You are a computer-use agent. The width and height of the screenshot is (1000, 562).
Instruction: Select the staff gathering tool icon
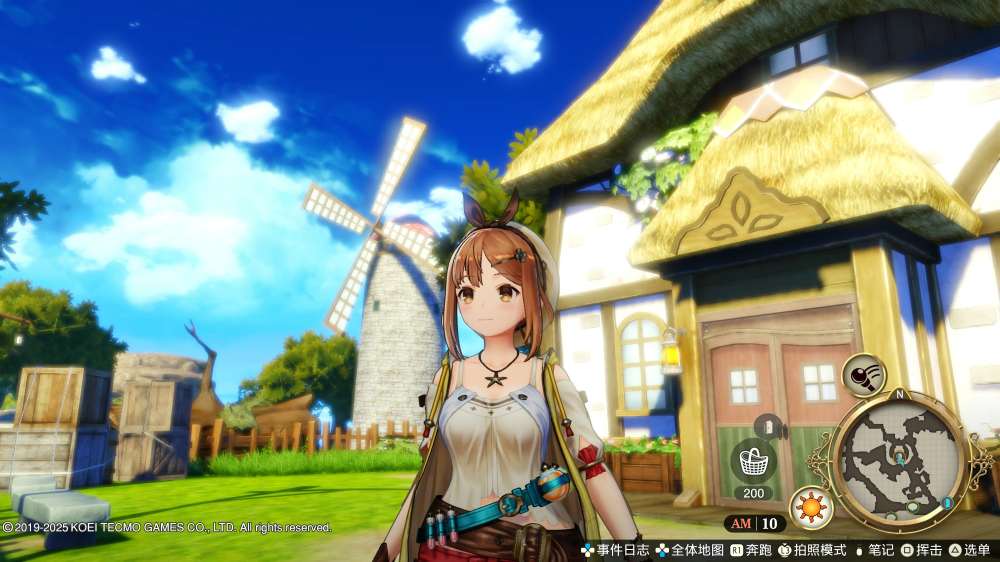coord(862,375)
